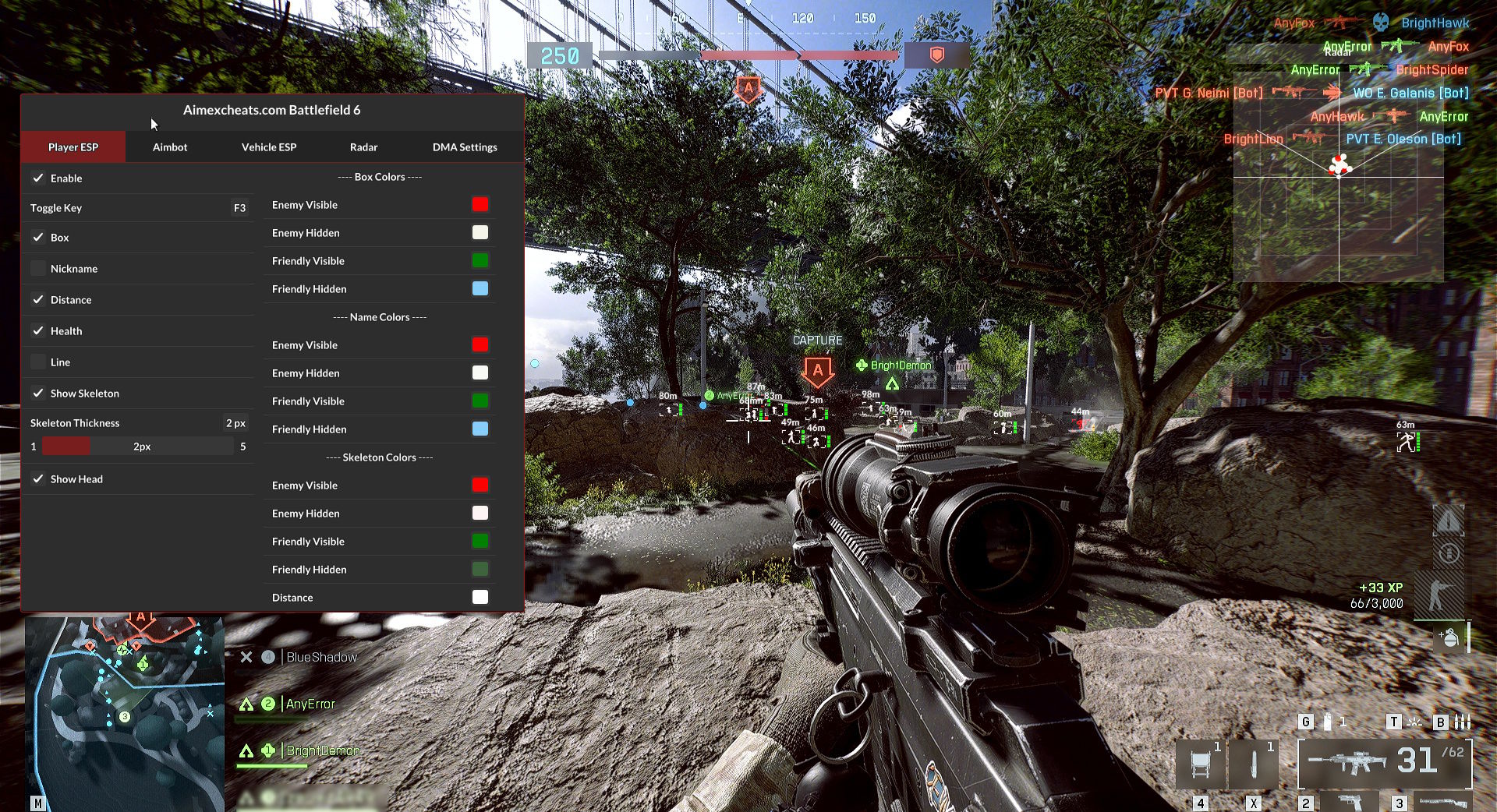Click the Skeleton Thickness slider bar

click(x=138, y=447)
